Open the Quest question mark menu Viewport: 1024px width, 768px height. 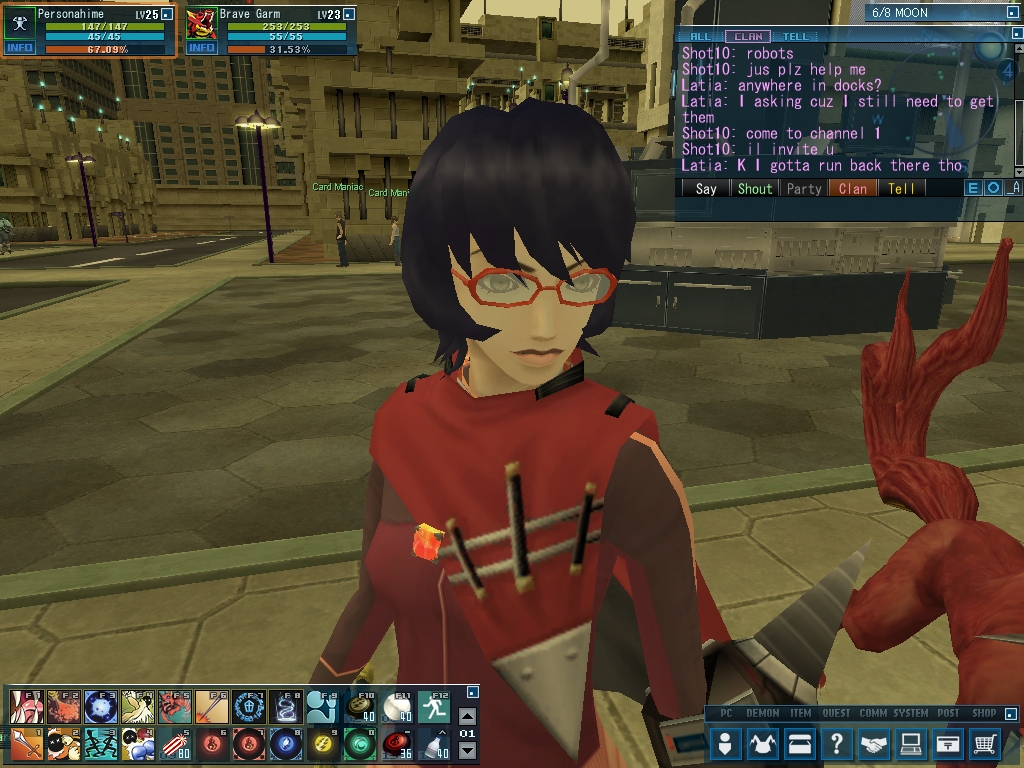pyautogui.click(x=837, y=744)
